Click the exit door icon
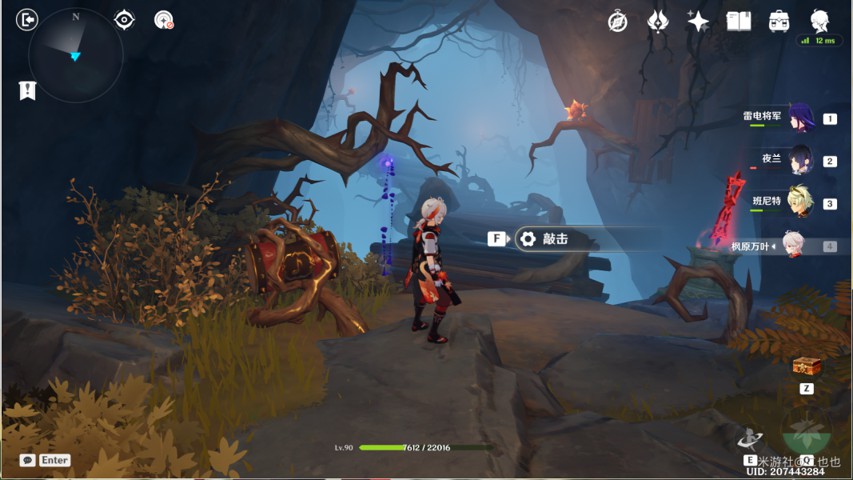The image size is (853, 480). (x=27, y=20)
